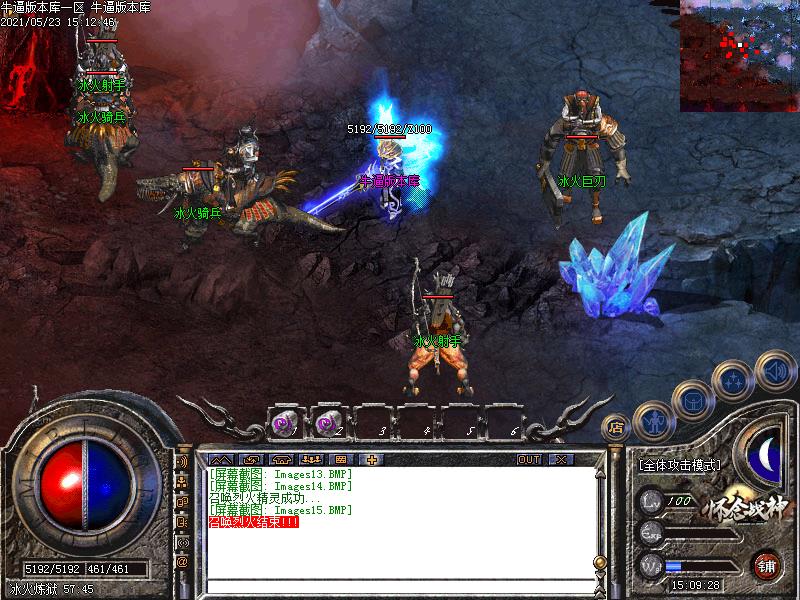Open the shop via the 店 button

point(617,427)
